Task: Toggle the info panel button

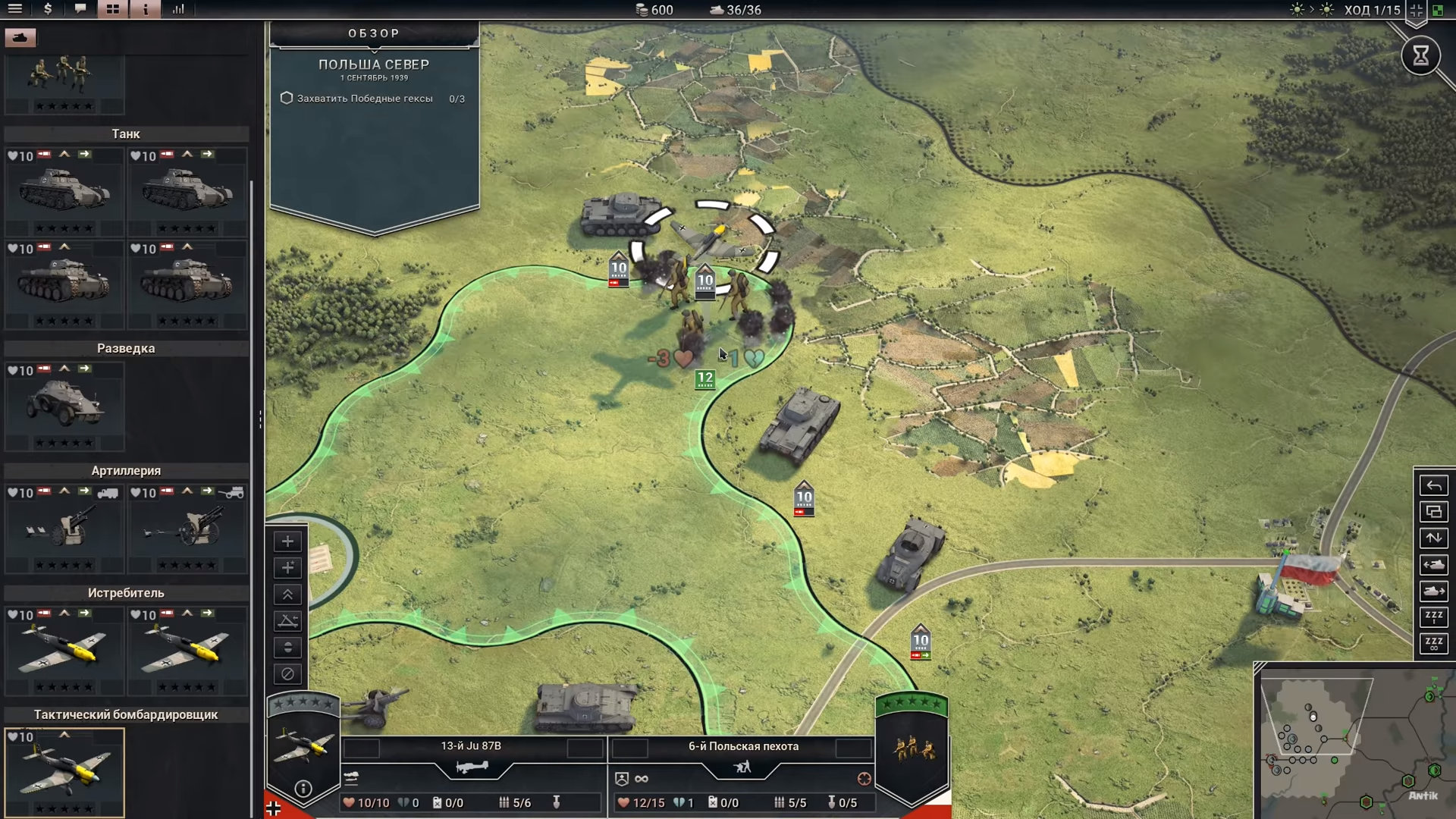Action: [146, 9]
